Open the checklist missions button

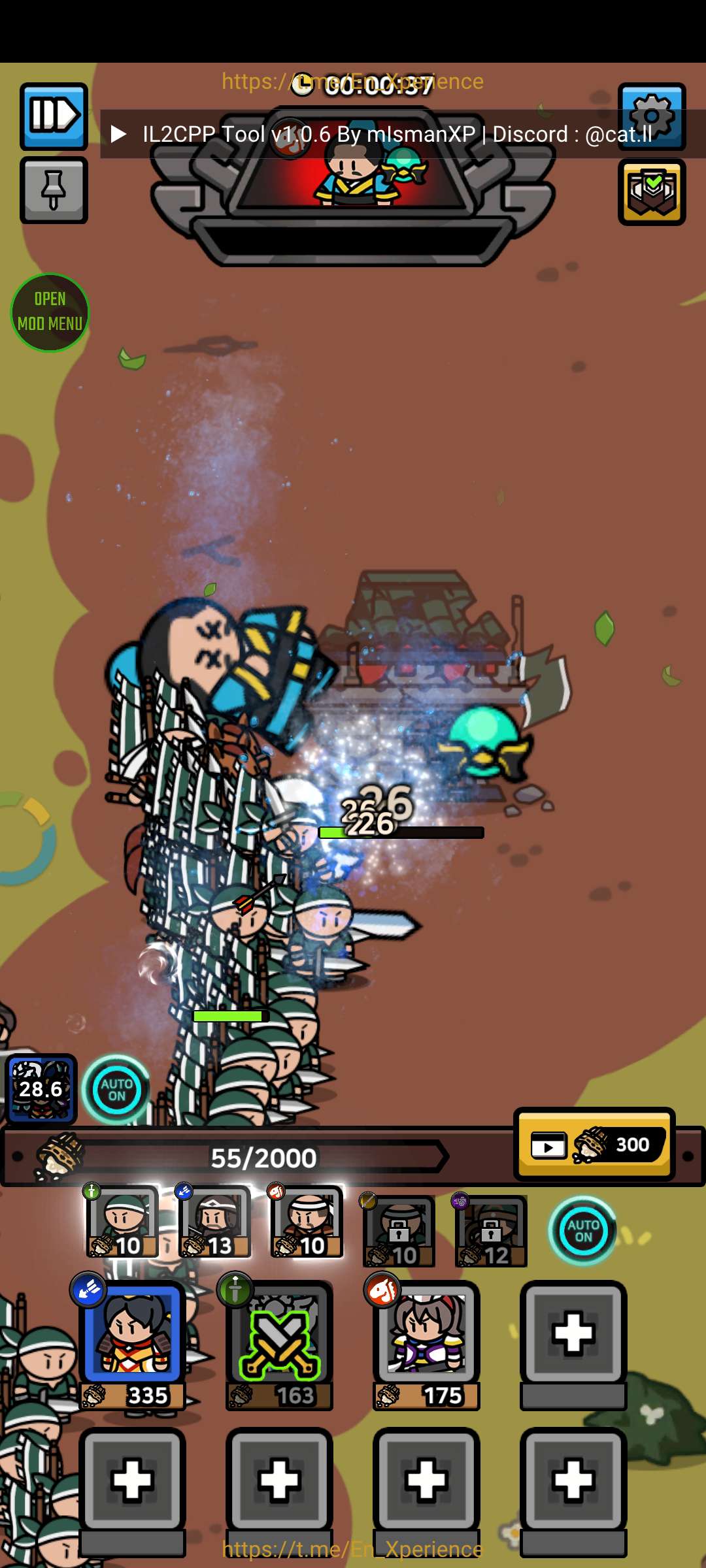651,192
